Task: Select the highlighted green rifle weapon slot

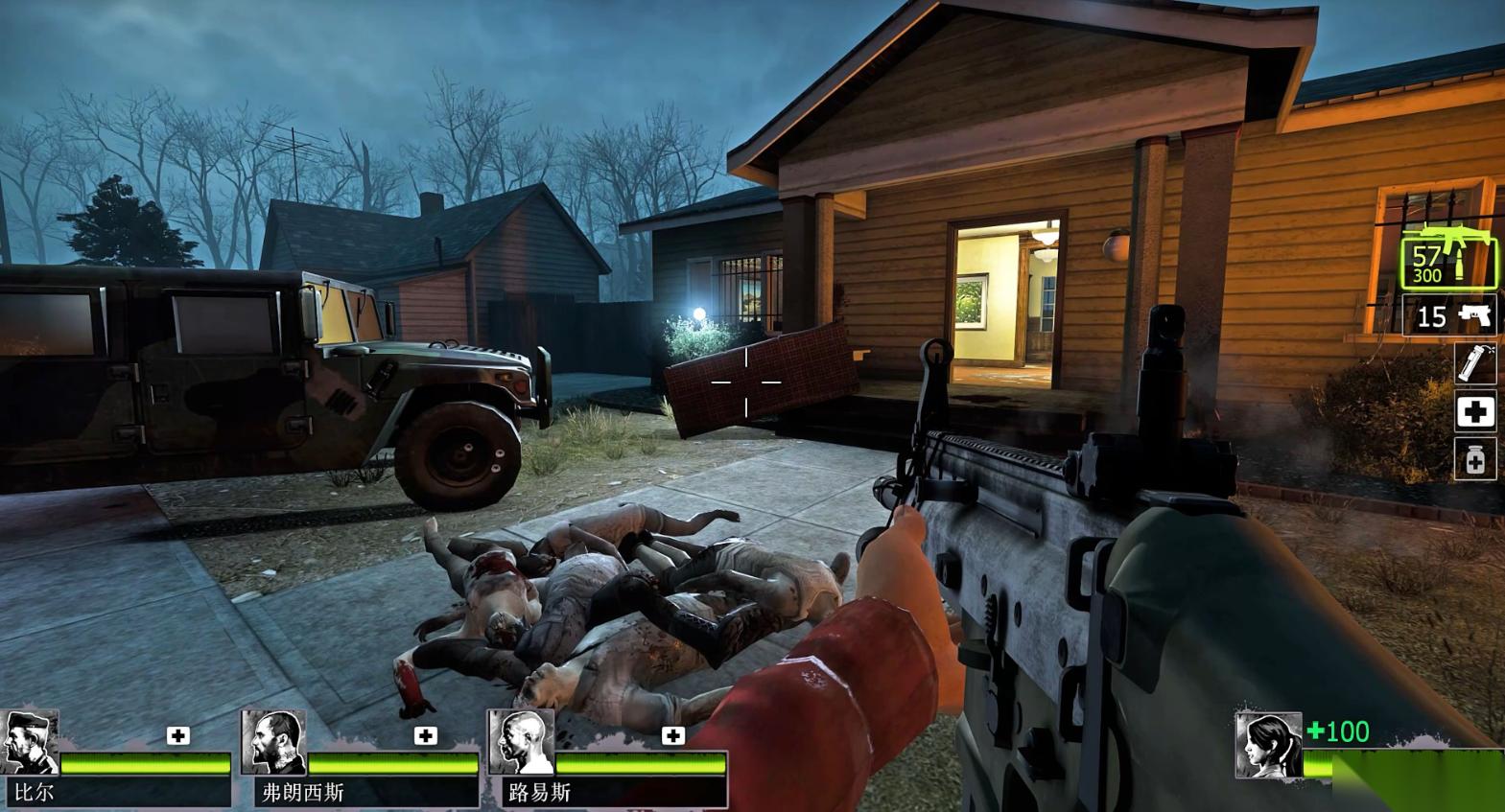Action: click(1448, 257)
